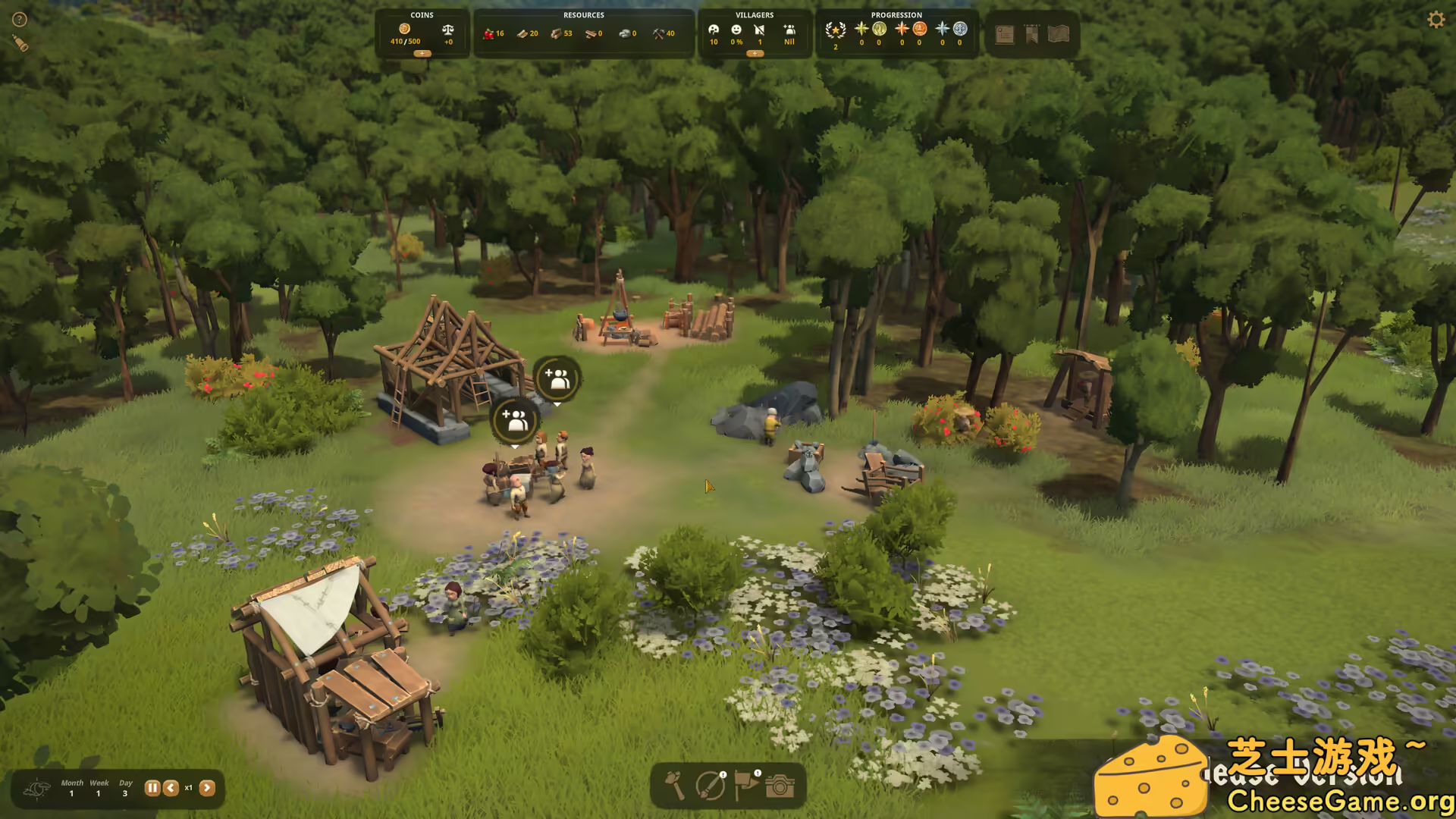Expand the Villagers panel with its plus button

click(755, 55)
